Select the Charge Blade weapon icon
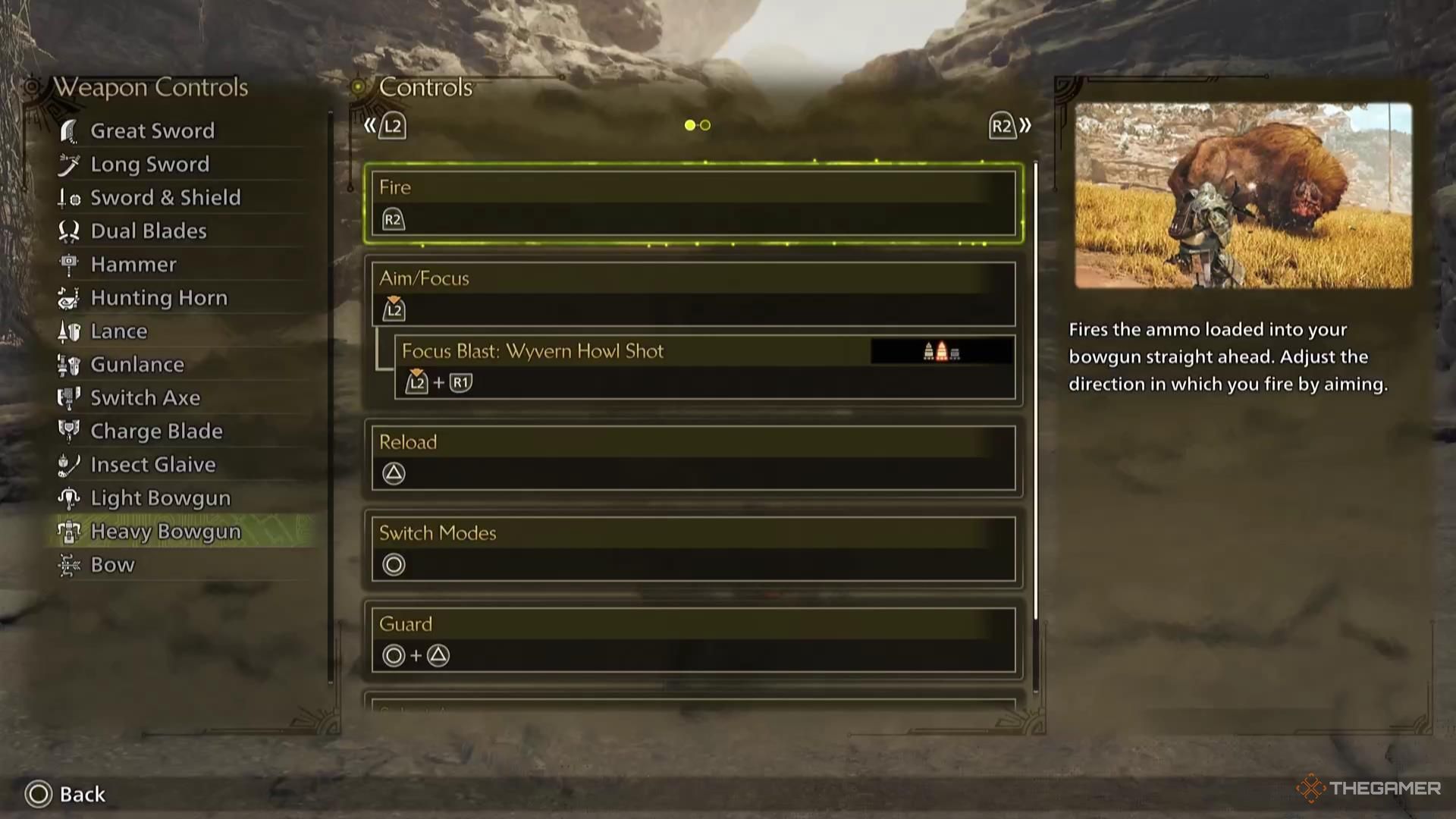 [x=70, y=431]
